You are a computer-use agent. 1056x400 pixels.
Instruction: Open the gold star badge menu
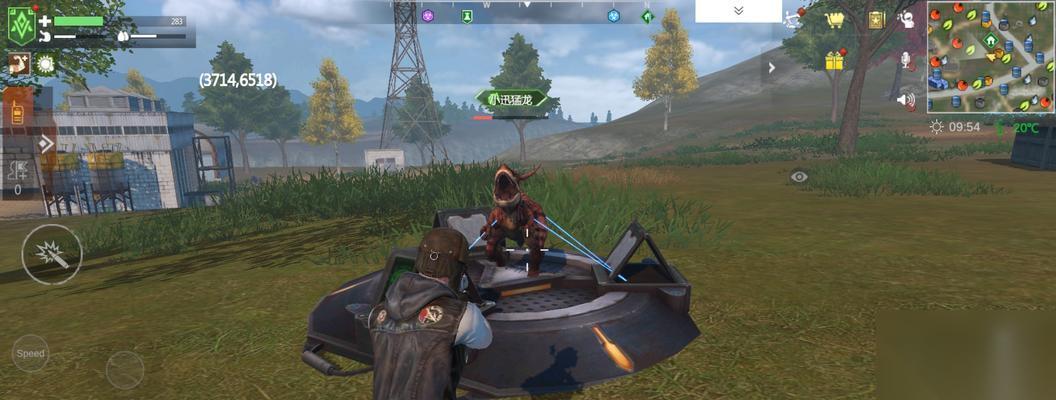pos(876,20)
